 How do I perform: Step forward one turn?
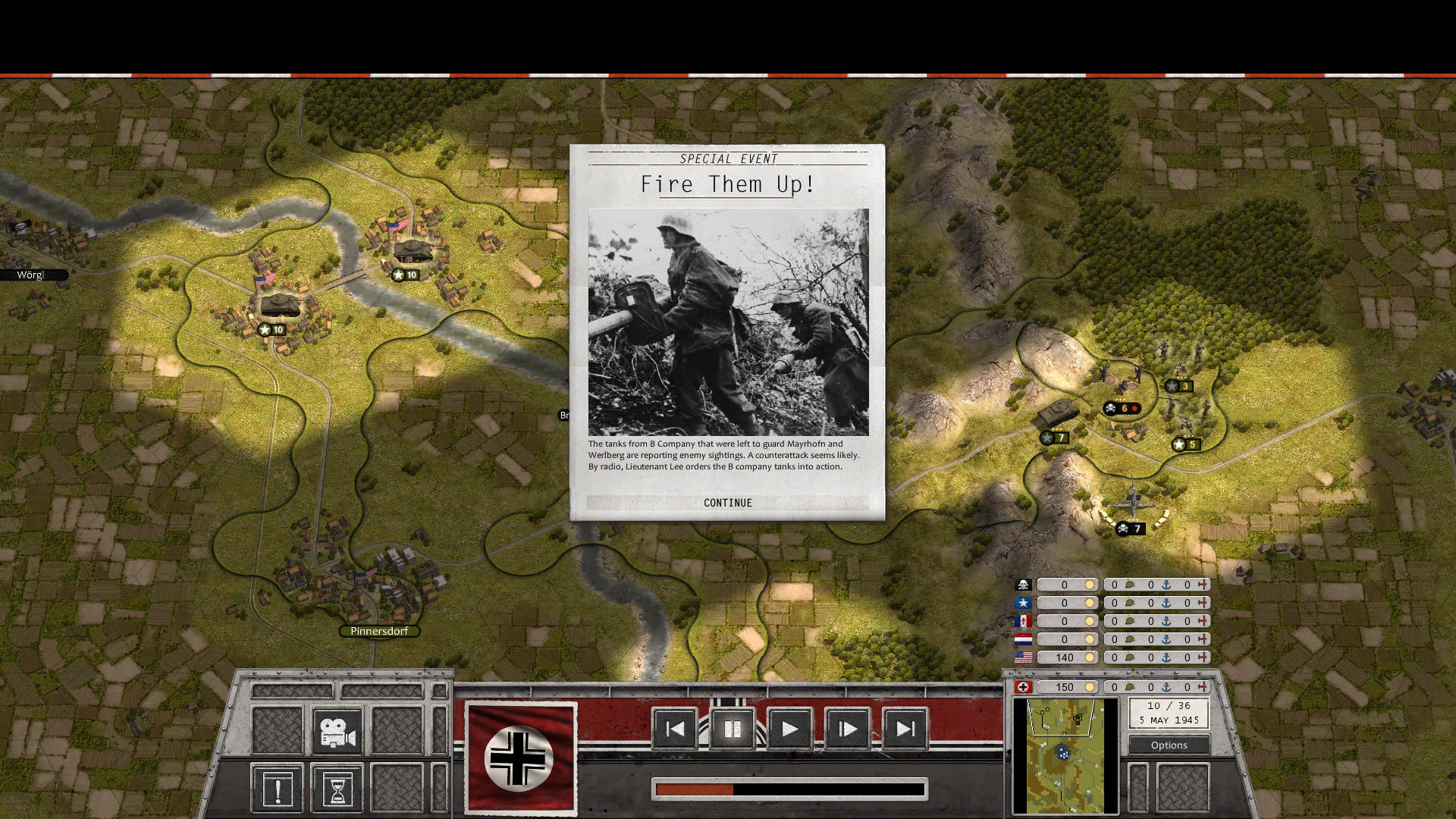pos(848,730)
